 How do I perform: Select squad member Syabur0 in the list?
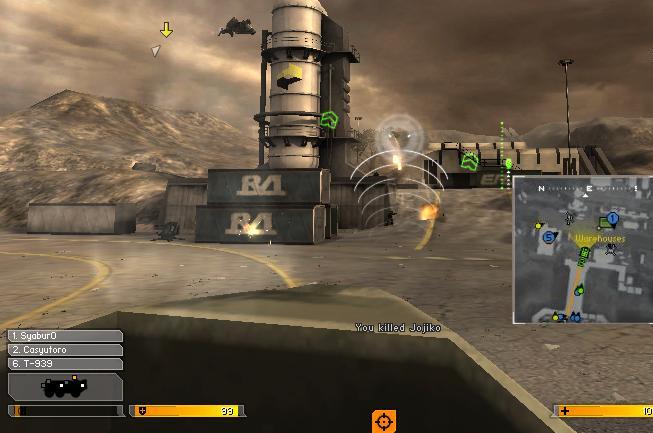[x=65, y=337]
